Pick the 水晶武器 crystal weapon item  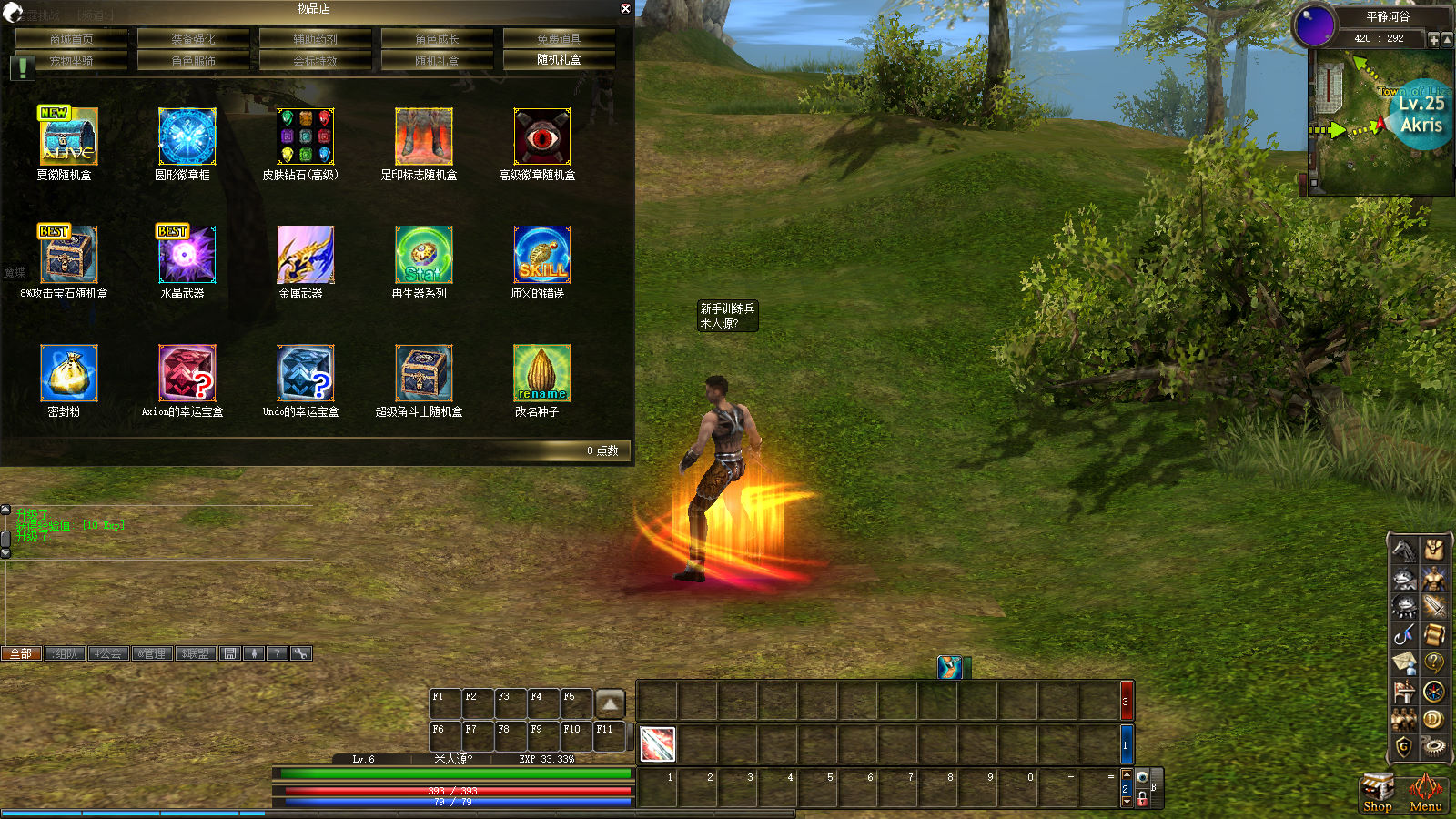click(187, 255)
